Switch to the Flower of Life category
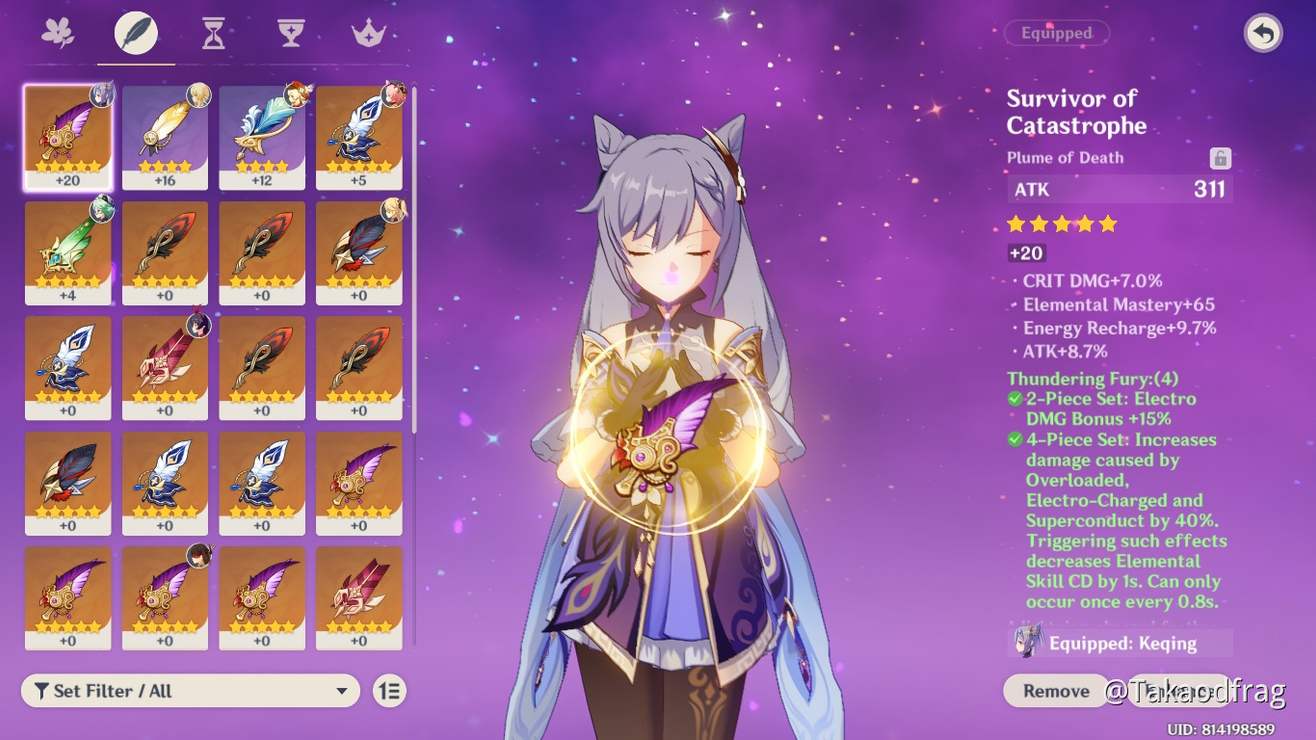The height and width of the screenshot is (740, 1316). tap(58, 31)
